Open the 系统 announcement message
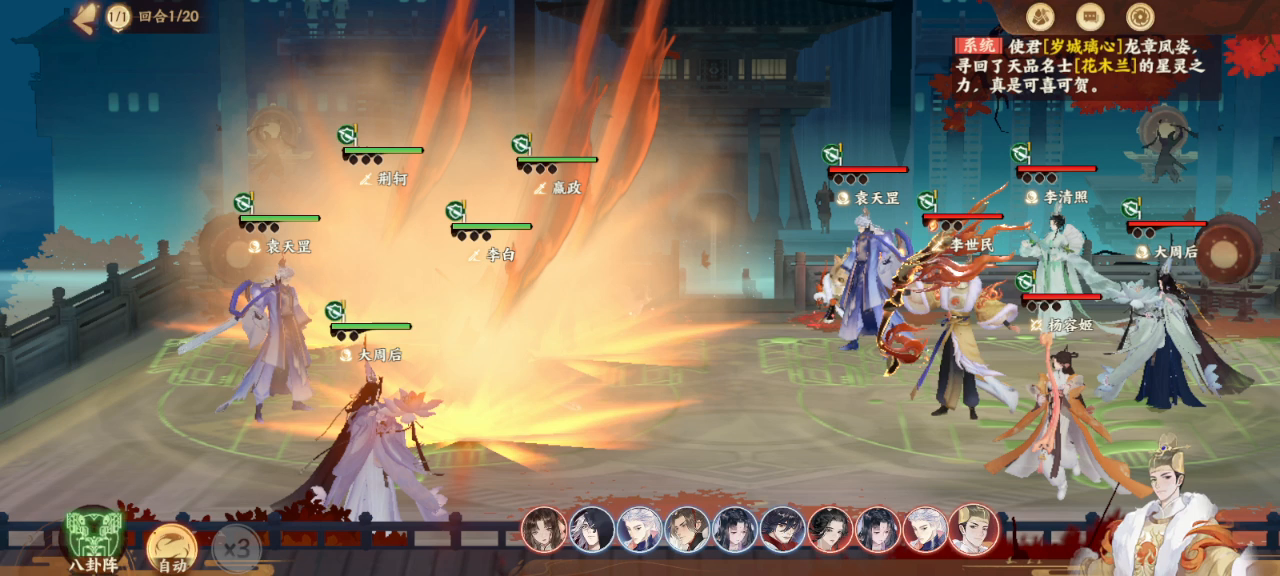This screenshot has height=576, width=1280. 1078,65
